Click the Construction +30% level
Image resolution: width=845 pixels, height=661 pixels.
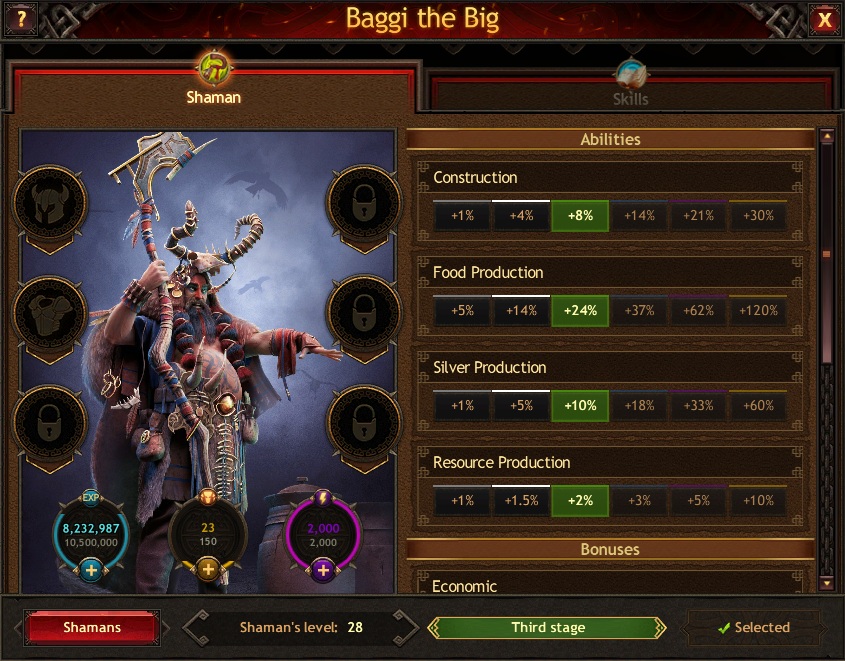tap(757, 216)
